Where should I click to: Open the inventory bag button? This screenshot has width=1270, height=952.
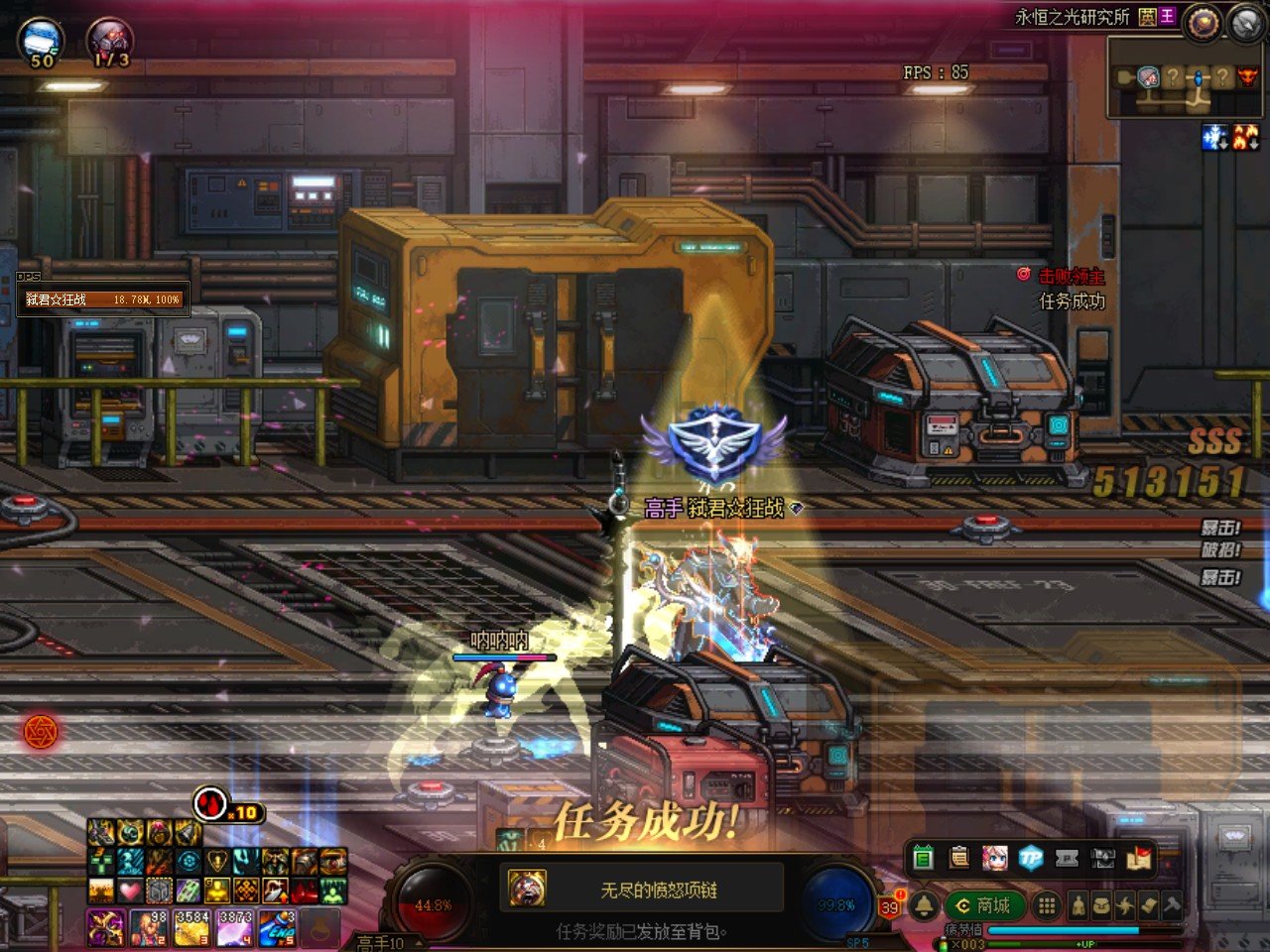pos(1101,905)
